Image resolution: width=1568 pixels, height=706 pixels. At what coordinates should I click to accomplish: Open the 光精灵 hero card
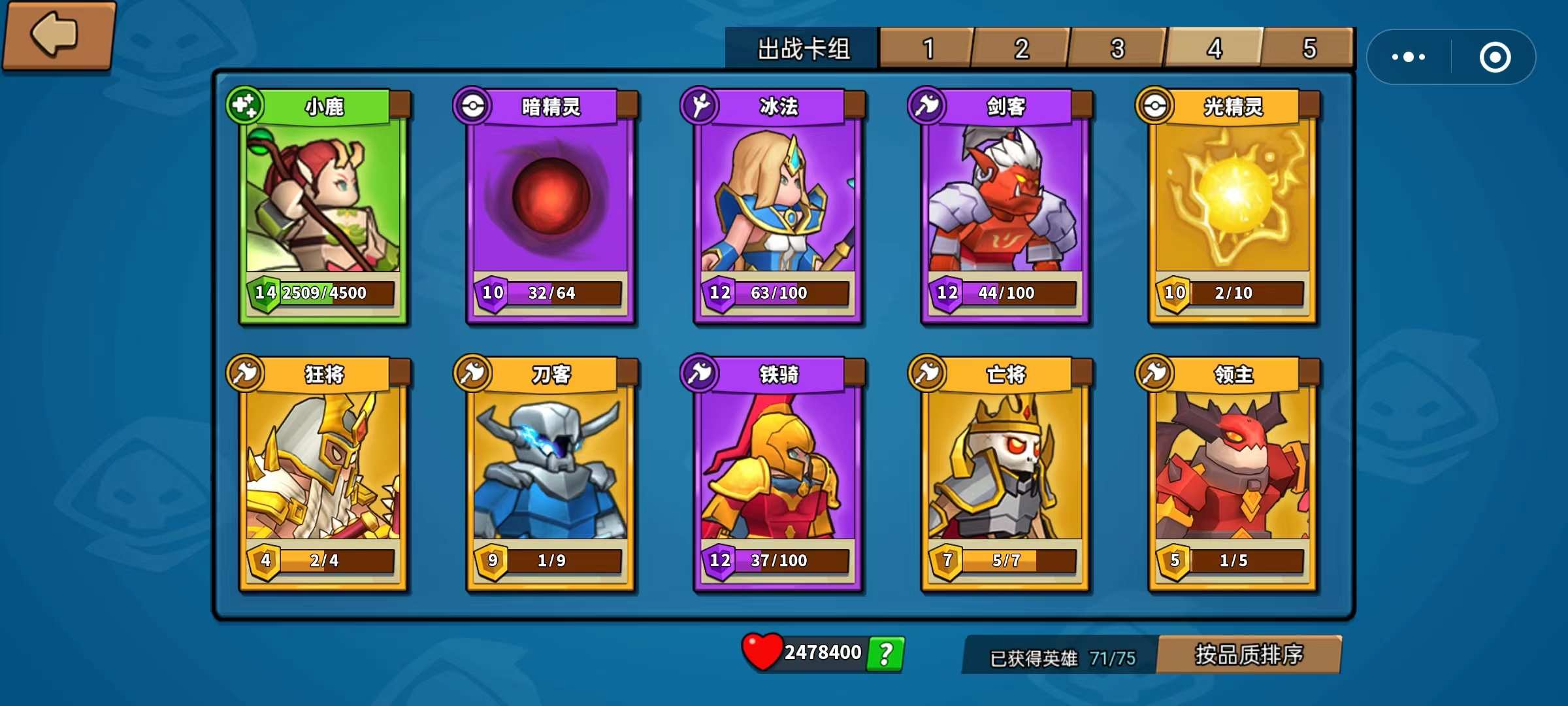[1232, 206]
